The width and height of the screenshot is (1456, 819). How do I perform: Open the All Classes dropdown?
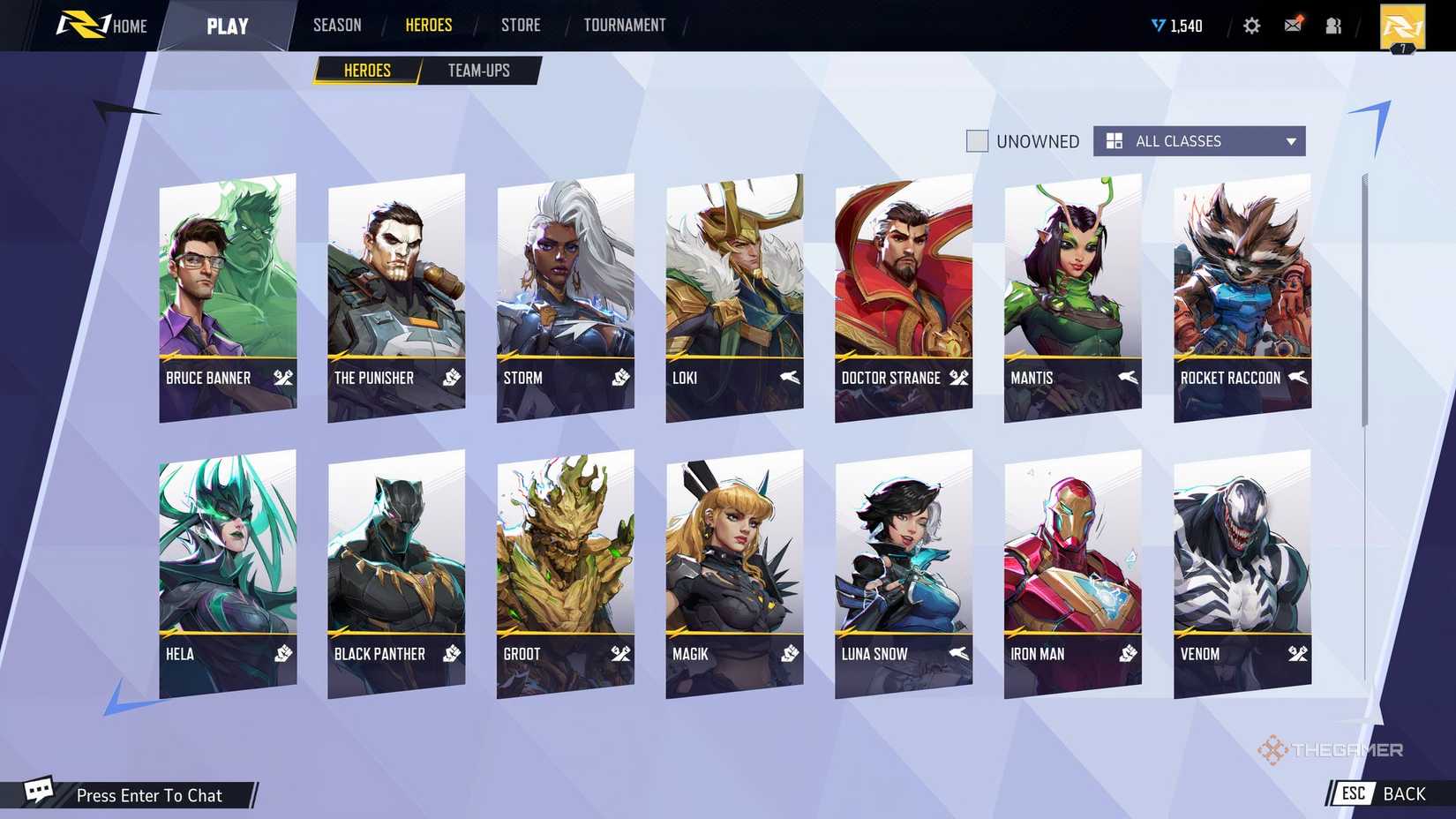[x=1197, y=141]
